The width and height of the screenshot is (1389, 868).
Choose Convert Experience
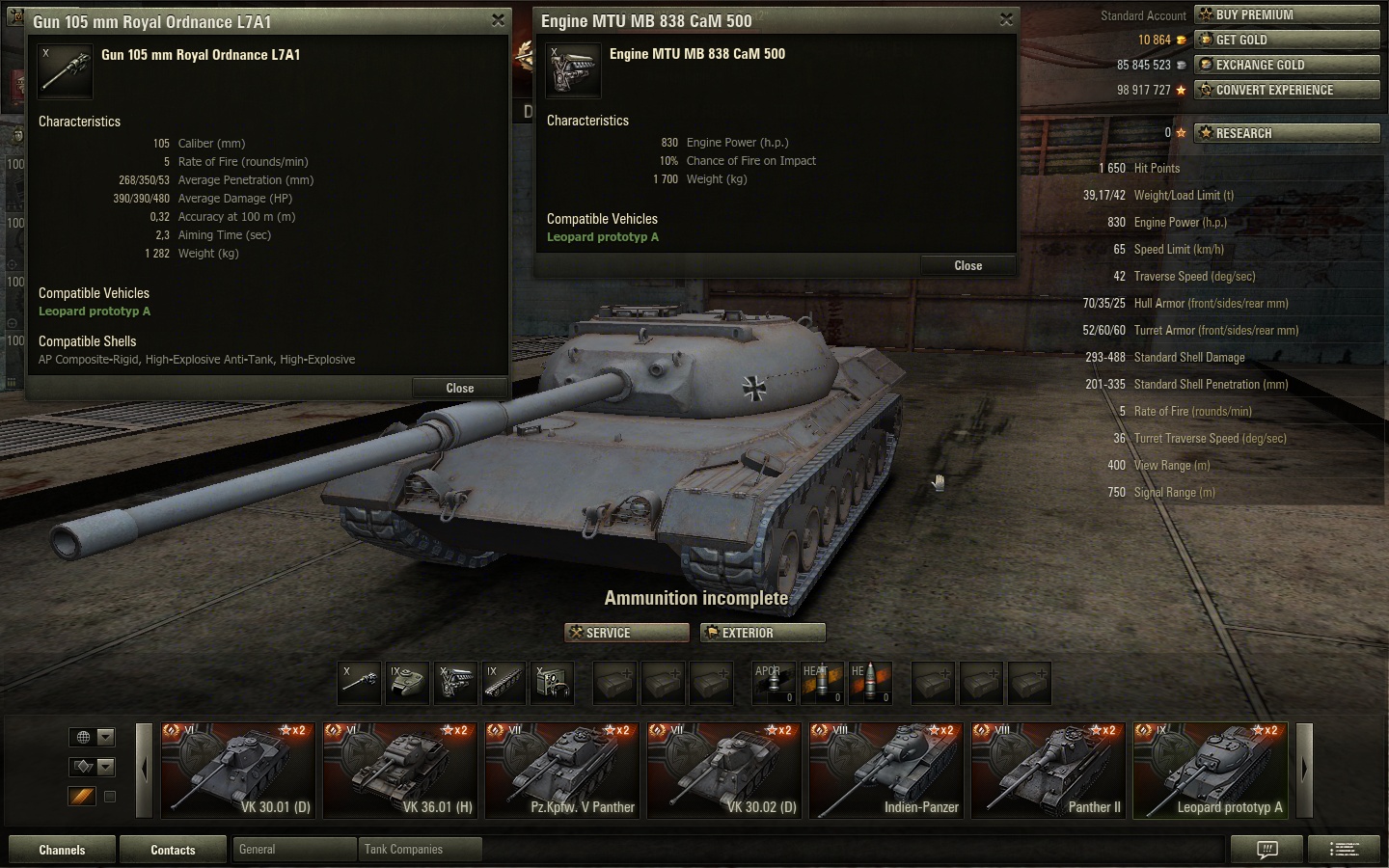coord(1287,90)
